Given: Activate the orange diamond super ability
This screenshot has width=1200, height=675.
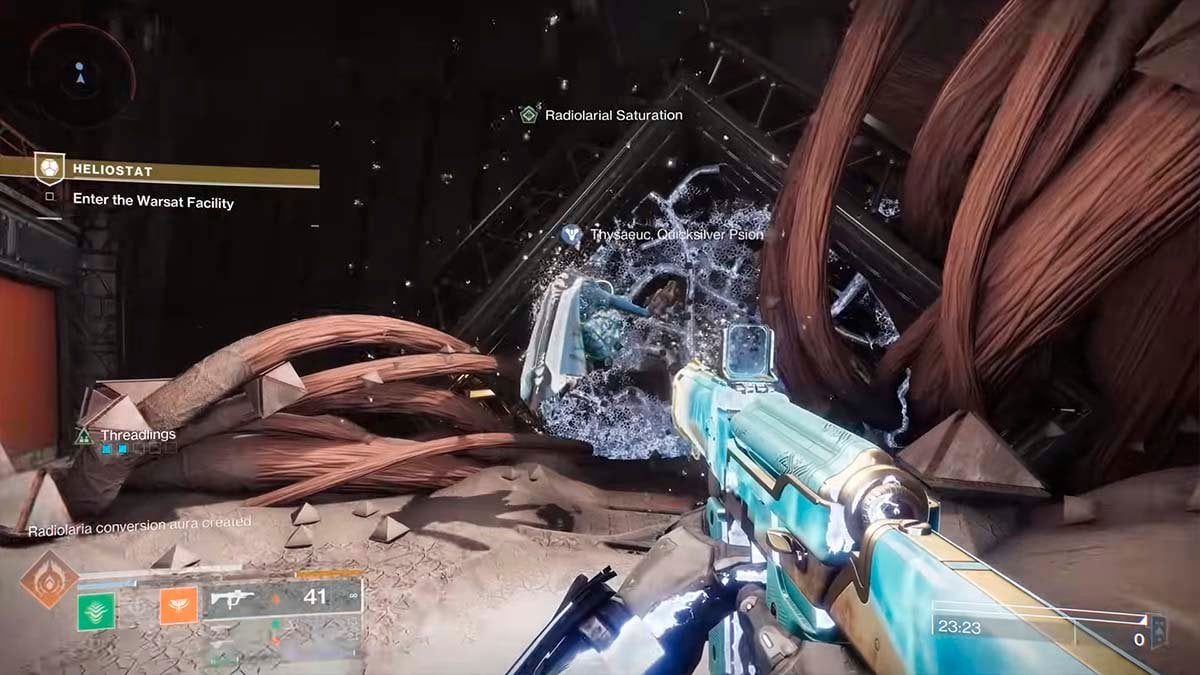Looking at the screenshot, I should (49, 580).
